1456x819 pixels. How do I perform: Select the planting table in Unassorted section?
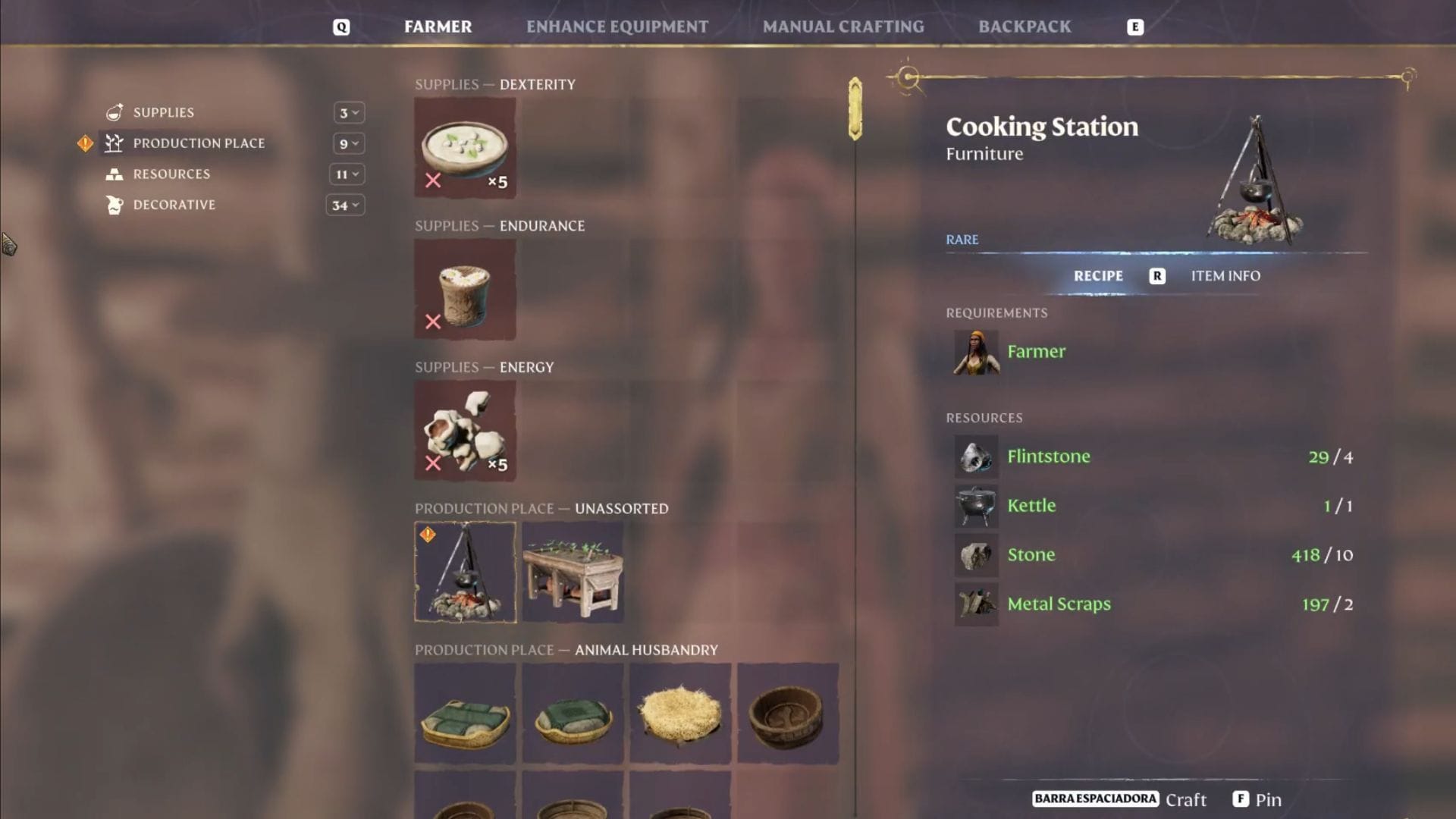coord(573,572)
